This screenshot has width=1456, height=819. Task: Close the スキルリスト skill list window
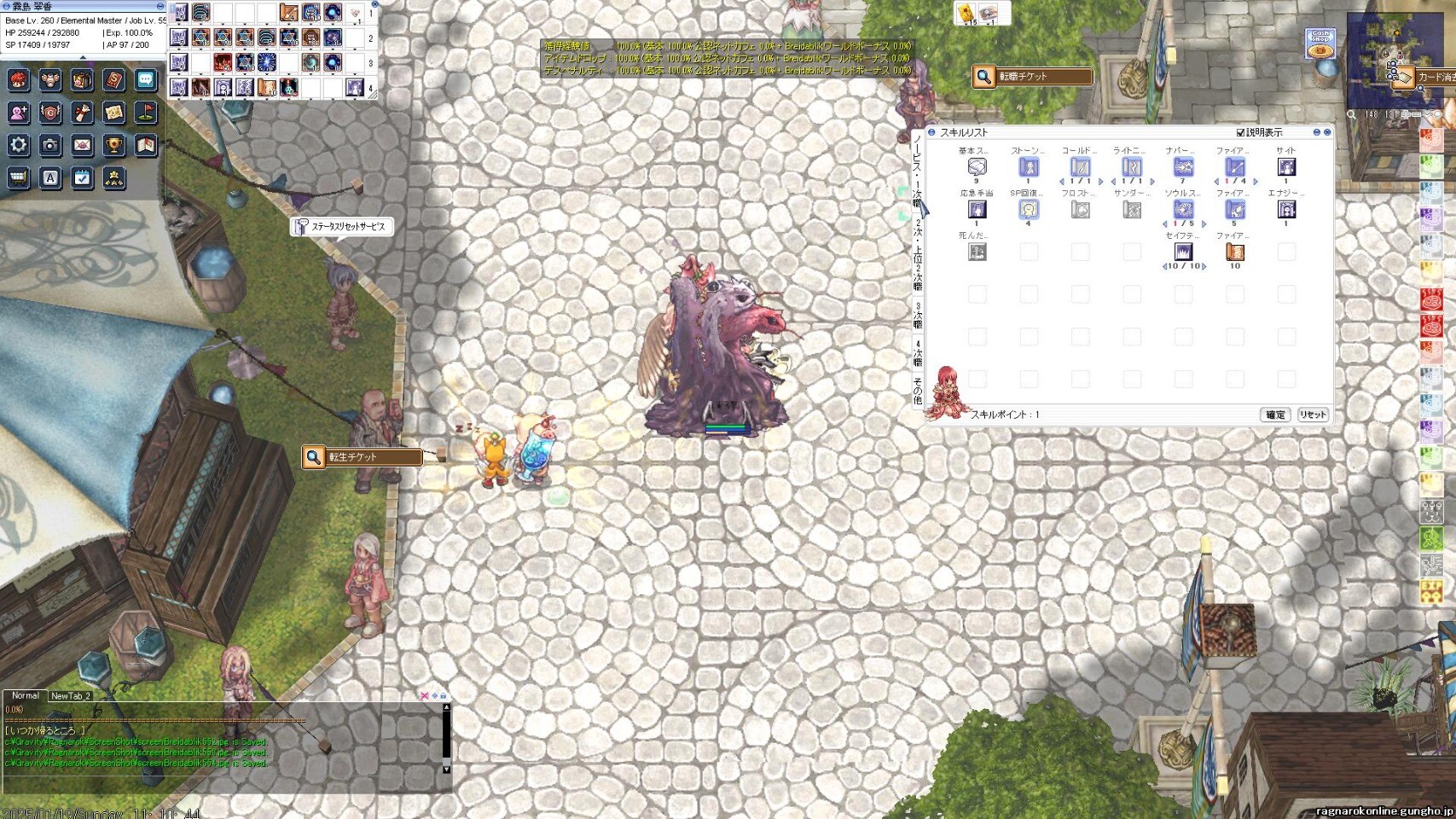click(1327, 132)
